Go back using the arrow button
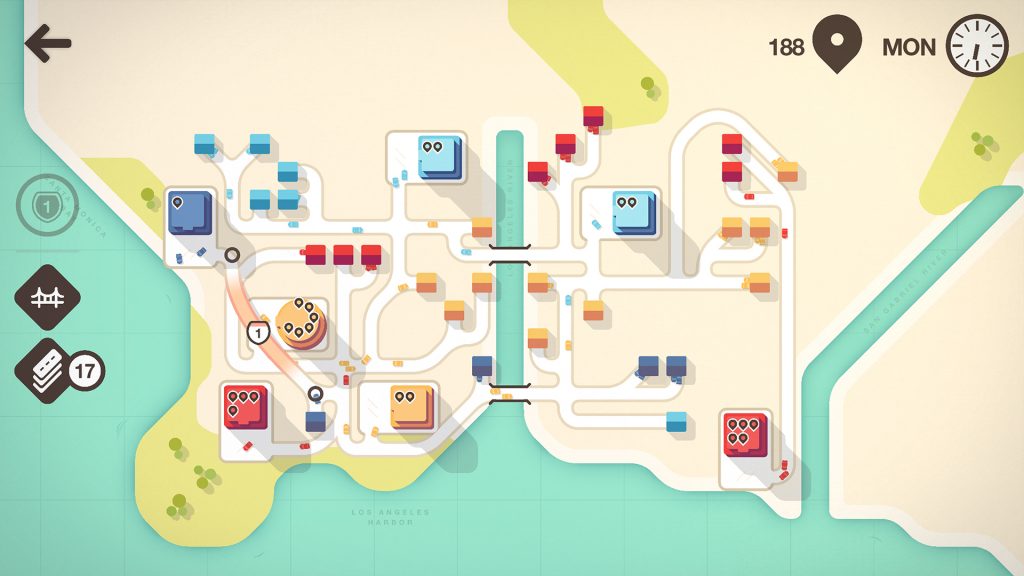This screenshot has height=576, width=1024. coord(48,44)
